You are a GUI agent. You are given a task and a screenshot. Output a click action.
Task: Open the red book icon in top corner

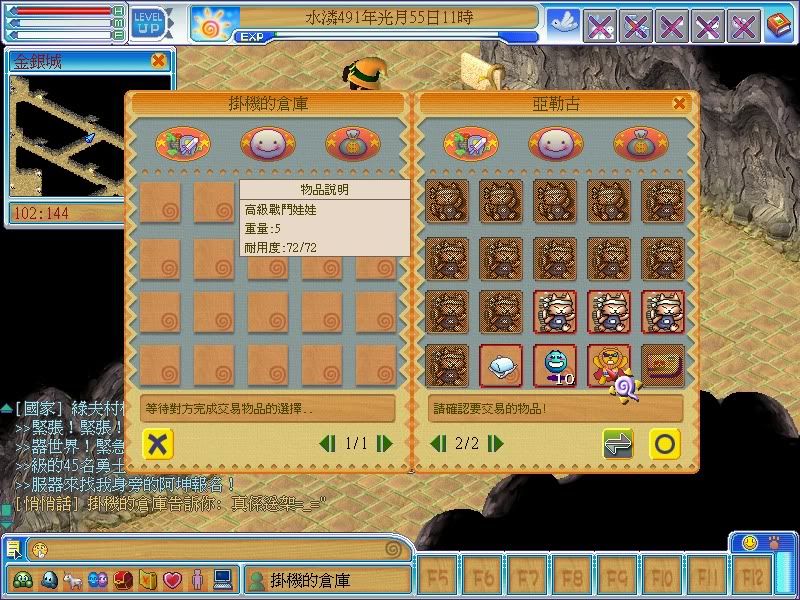point(777,24)
